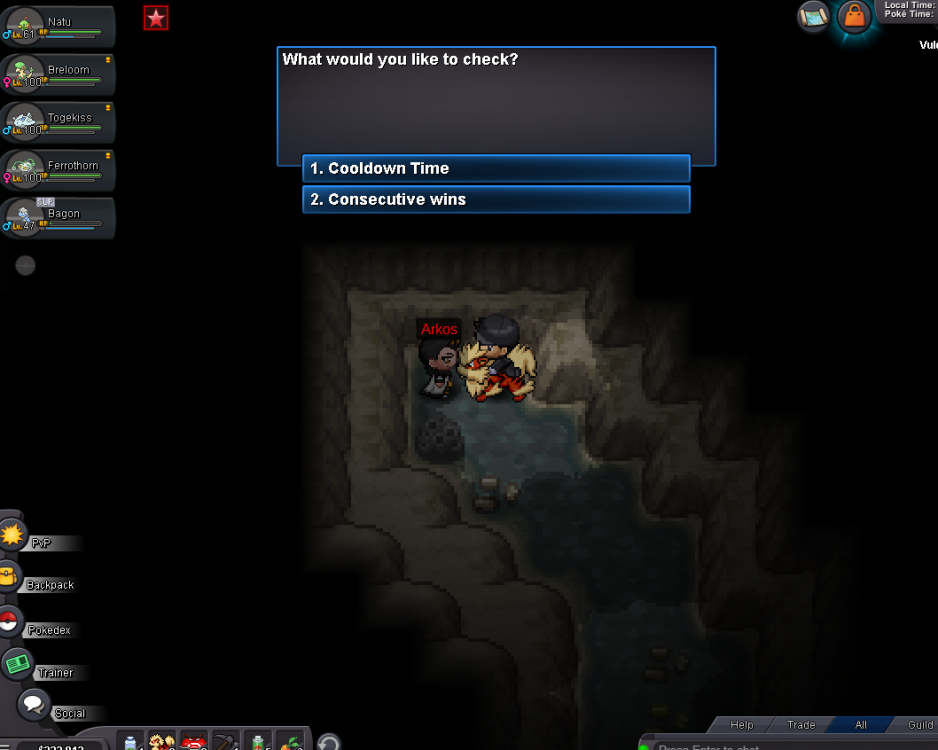The image size is (938, 750).
Task: Use the pickaxe hotbar item
Action: coord(226,742)
